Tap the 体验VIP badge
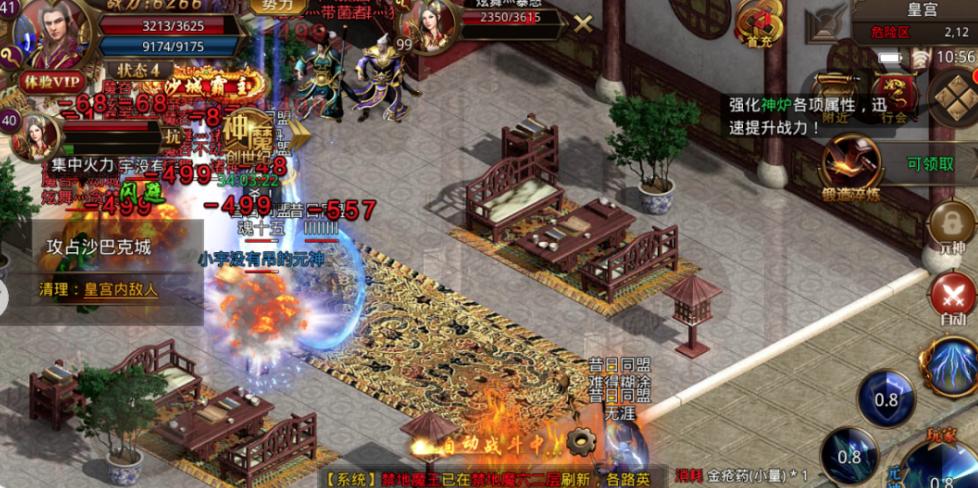 (x=52, y=81)
